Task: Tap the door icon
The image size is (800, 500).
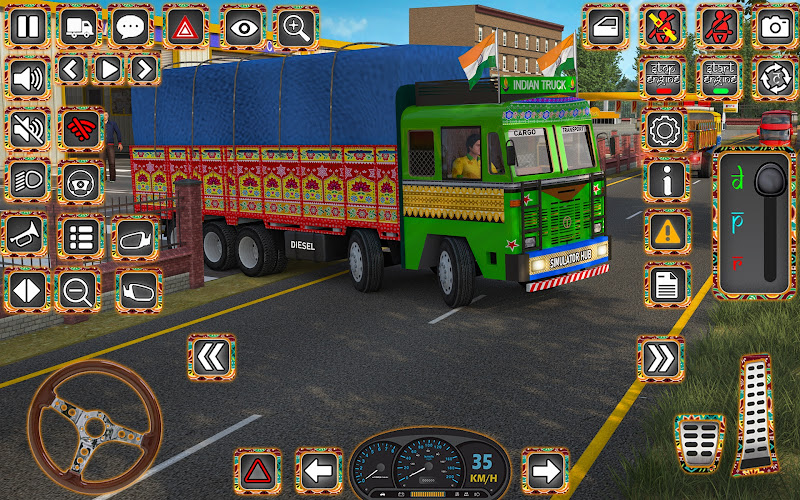Action: (x=606, y=27)
